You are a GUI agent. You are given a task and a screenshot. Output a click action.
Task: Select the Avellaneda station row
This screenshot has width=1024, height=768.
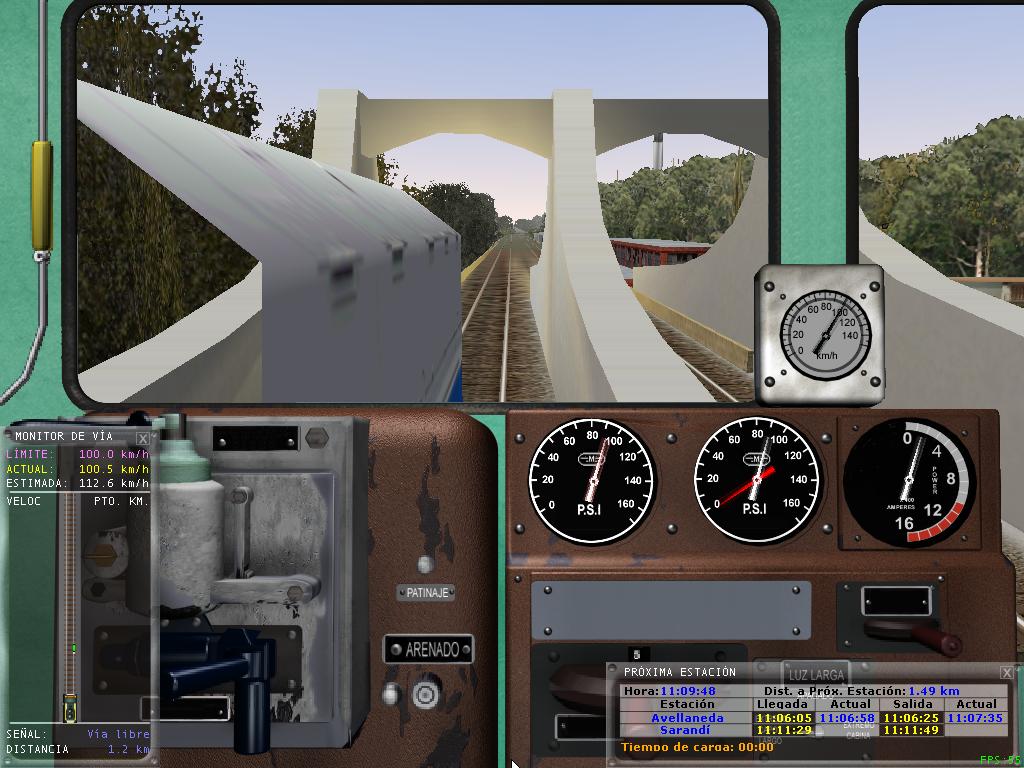687,718
